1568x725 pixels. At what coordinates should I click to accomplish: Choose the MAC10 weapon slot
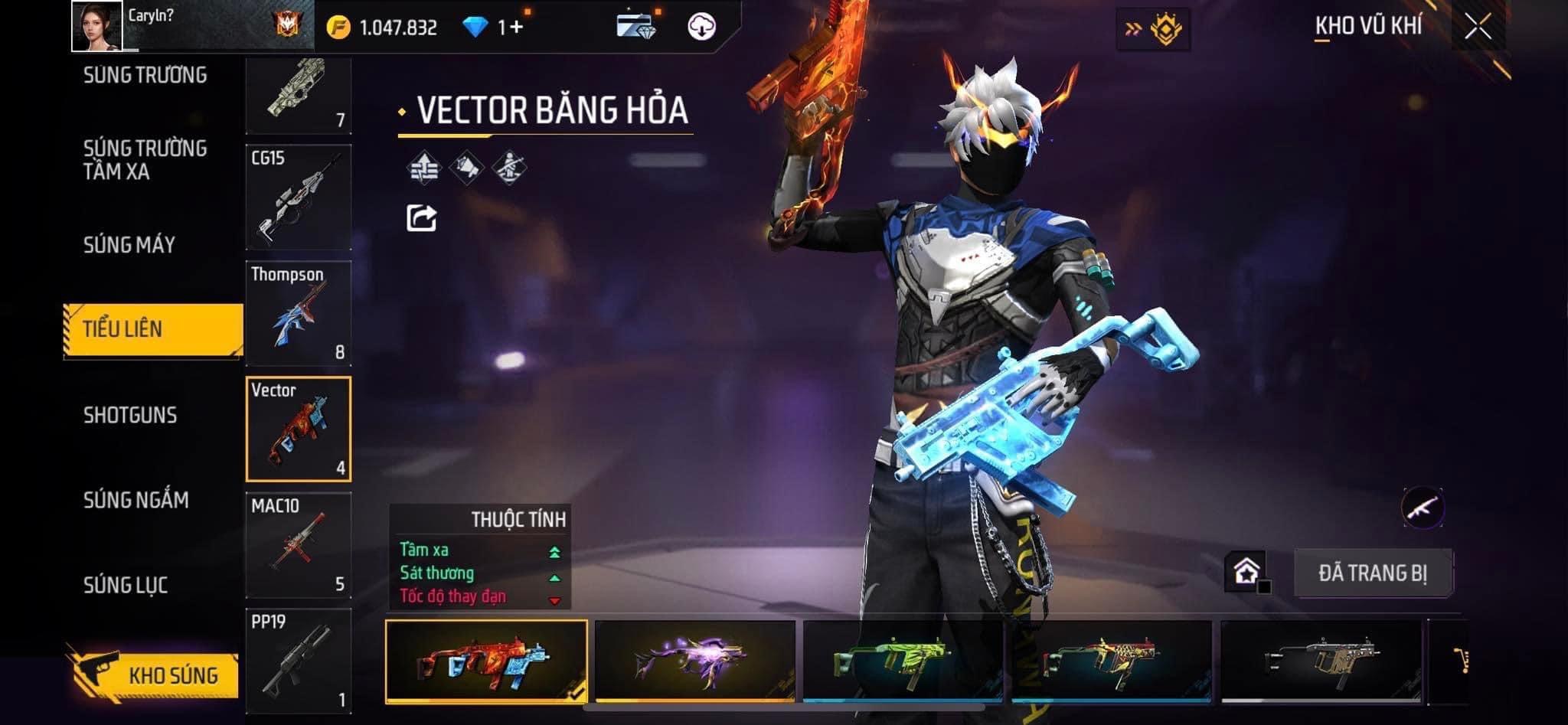pos(299,545)
